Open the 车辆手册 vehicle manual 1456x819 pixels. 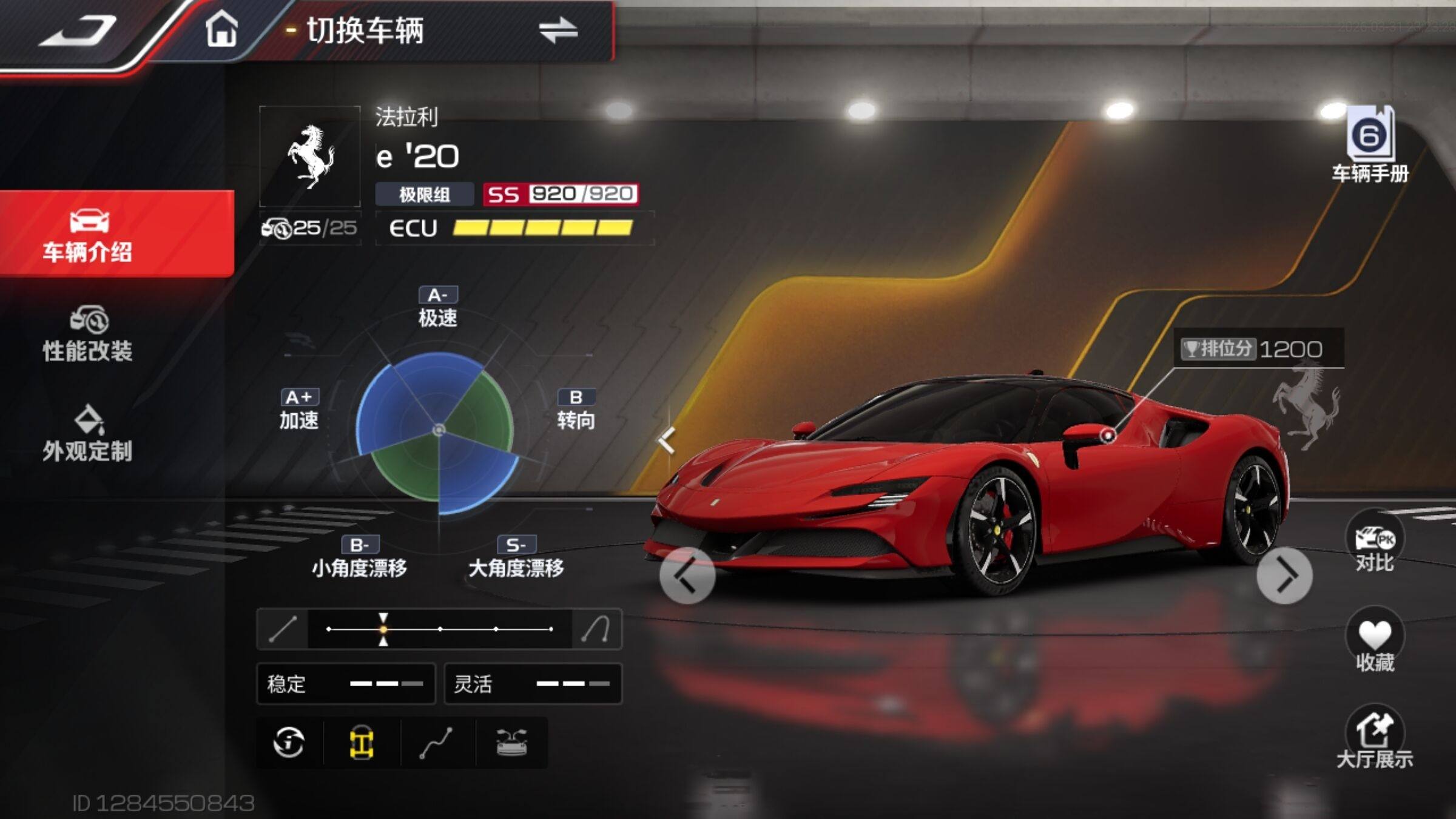pos(1370,146)
